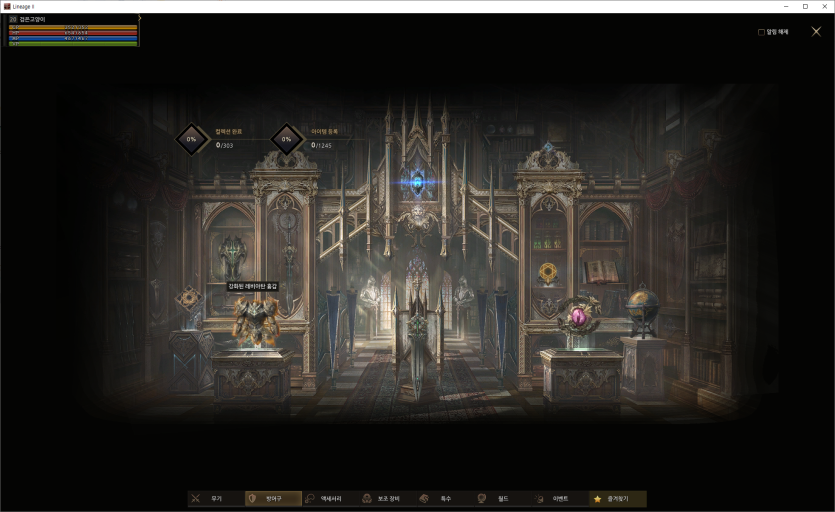The width and height of the screenshot is (835, 512).
Task: Toggle the 알림 해제 checkbox
Action: (x=761, y=32)
